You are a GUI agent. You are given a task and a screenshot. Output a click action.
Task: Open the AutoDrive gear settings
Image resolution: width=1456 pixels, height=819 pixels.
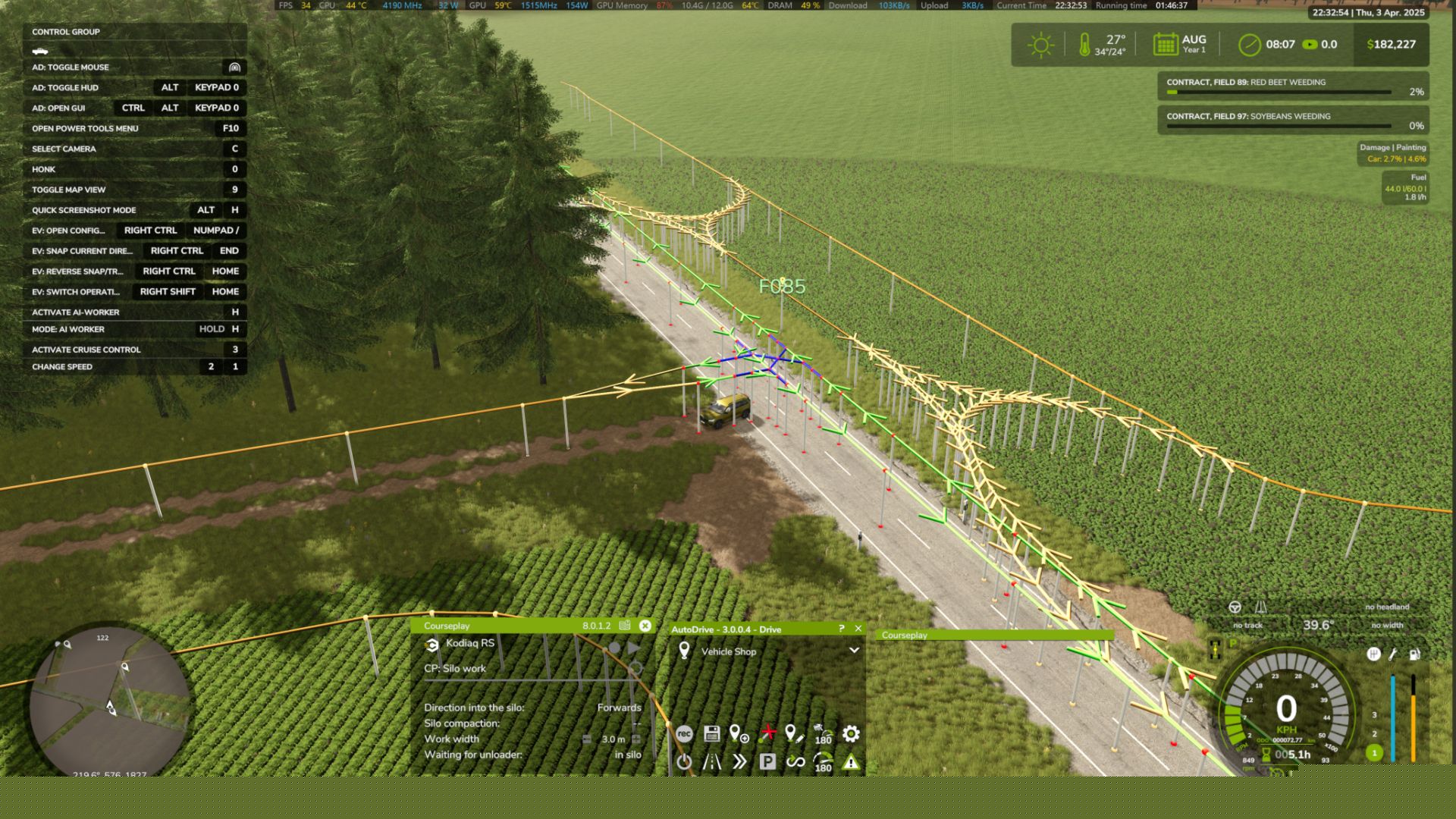851,733
